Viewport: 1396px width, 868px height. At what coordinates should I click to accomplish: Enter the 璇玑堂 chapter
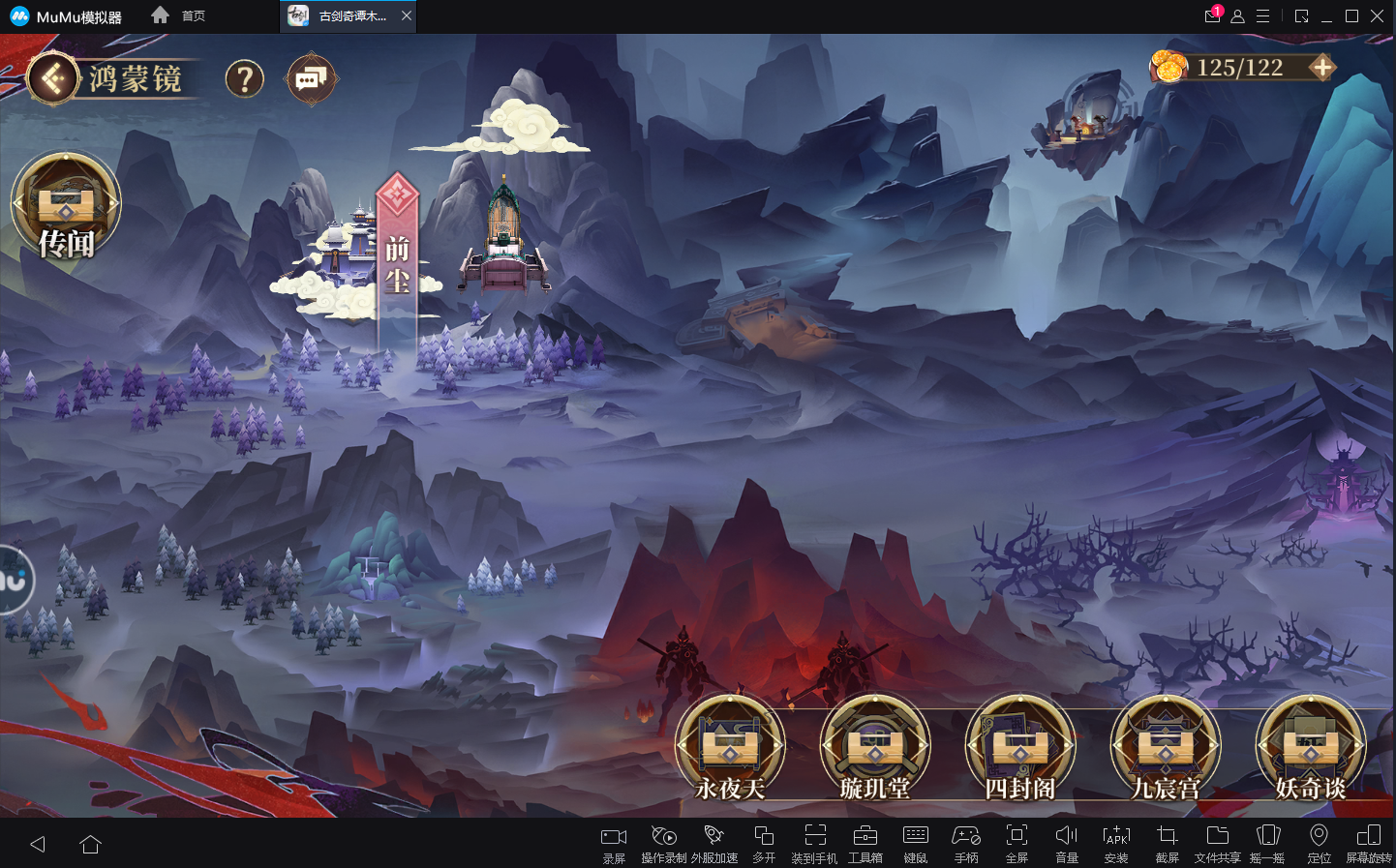coord(875,748)
